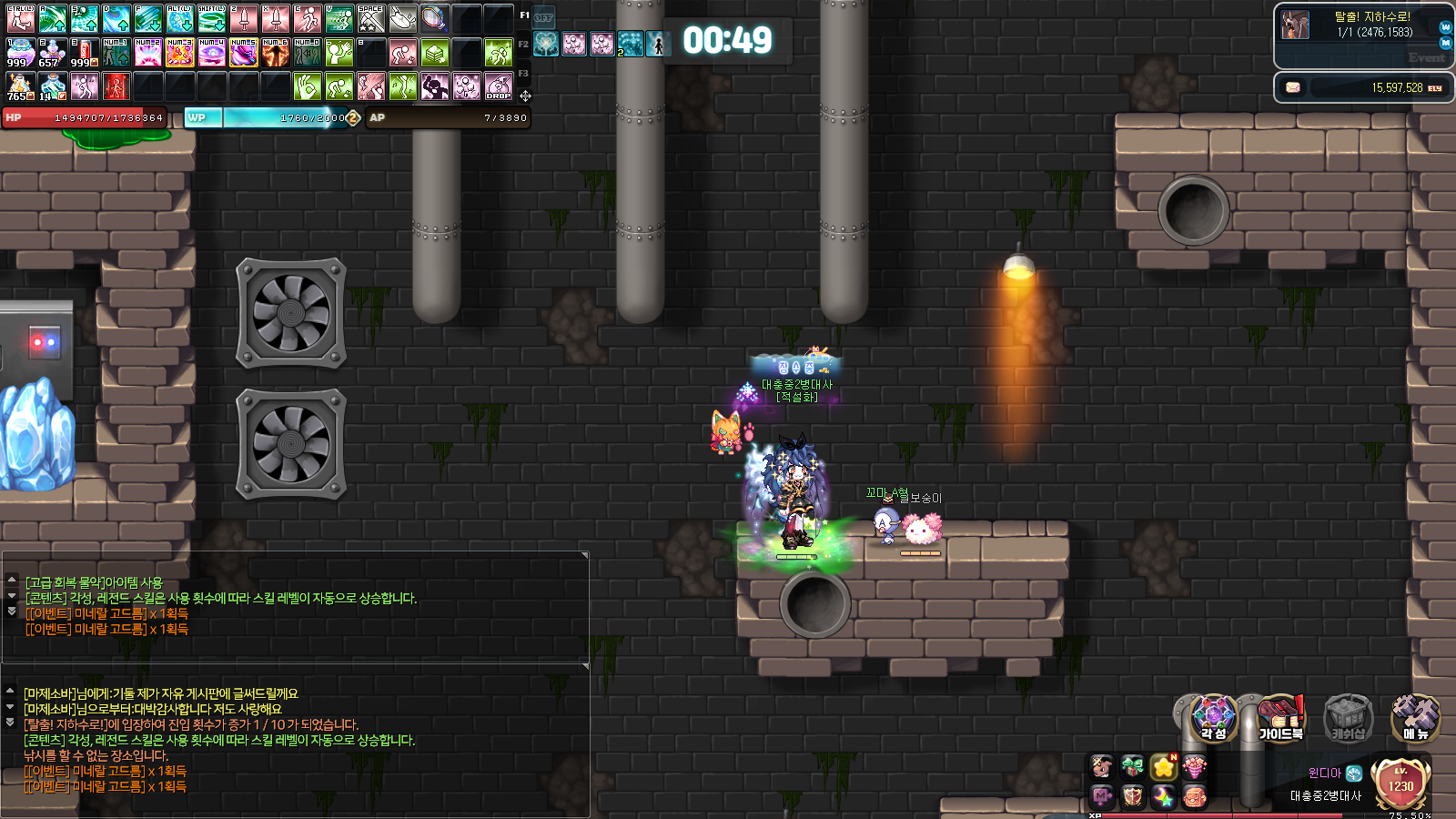This screenshot has width=1456, height=819.
Task: Open the 각성 awakening panel
Action: (x=1213, y=718)
